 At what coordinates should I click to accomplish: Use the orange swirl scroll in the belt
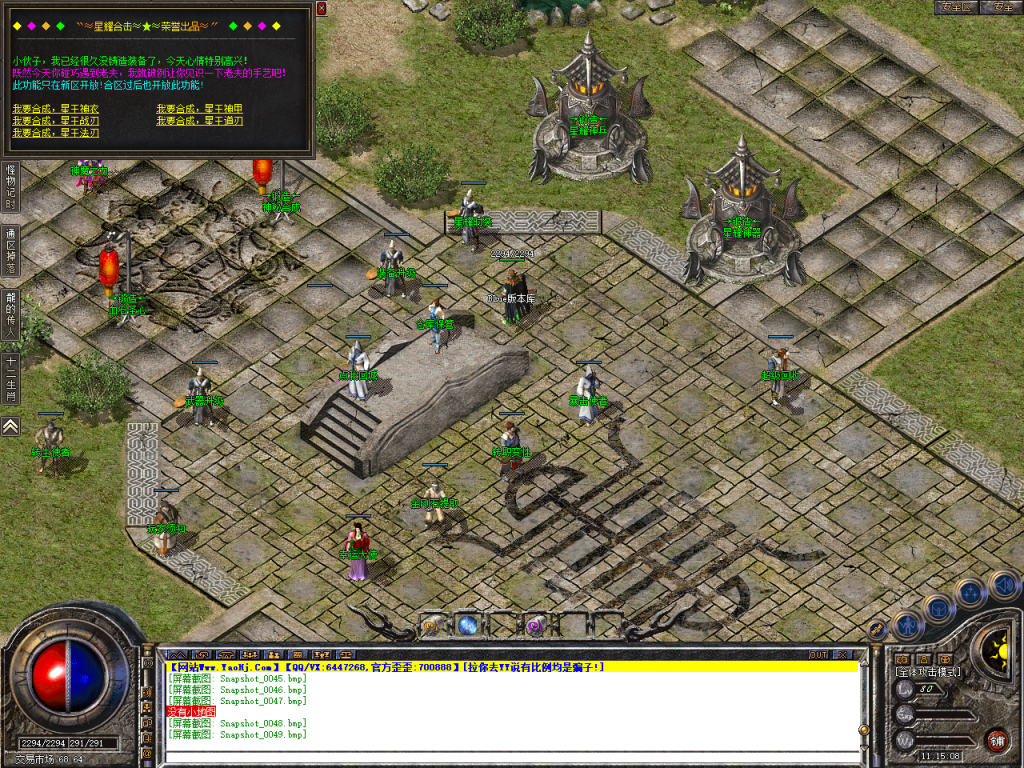(432, 626)
